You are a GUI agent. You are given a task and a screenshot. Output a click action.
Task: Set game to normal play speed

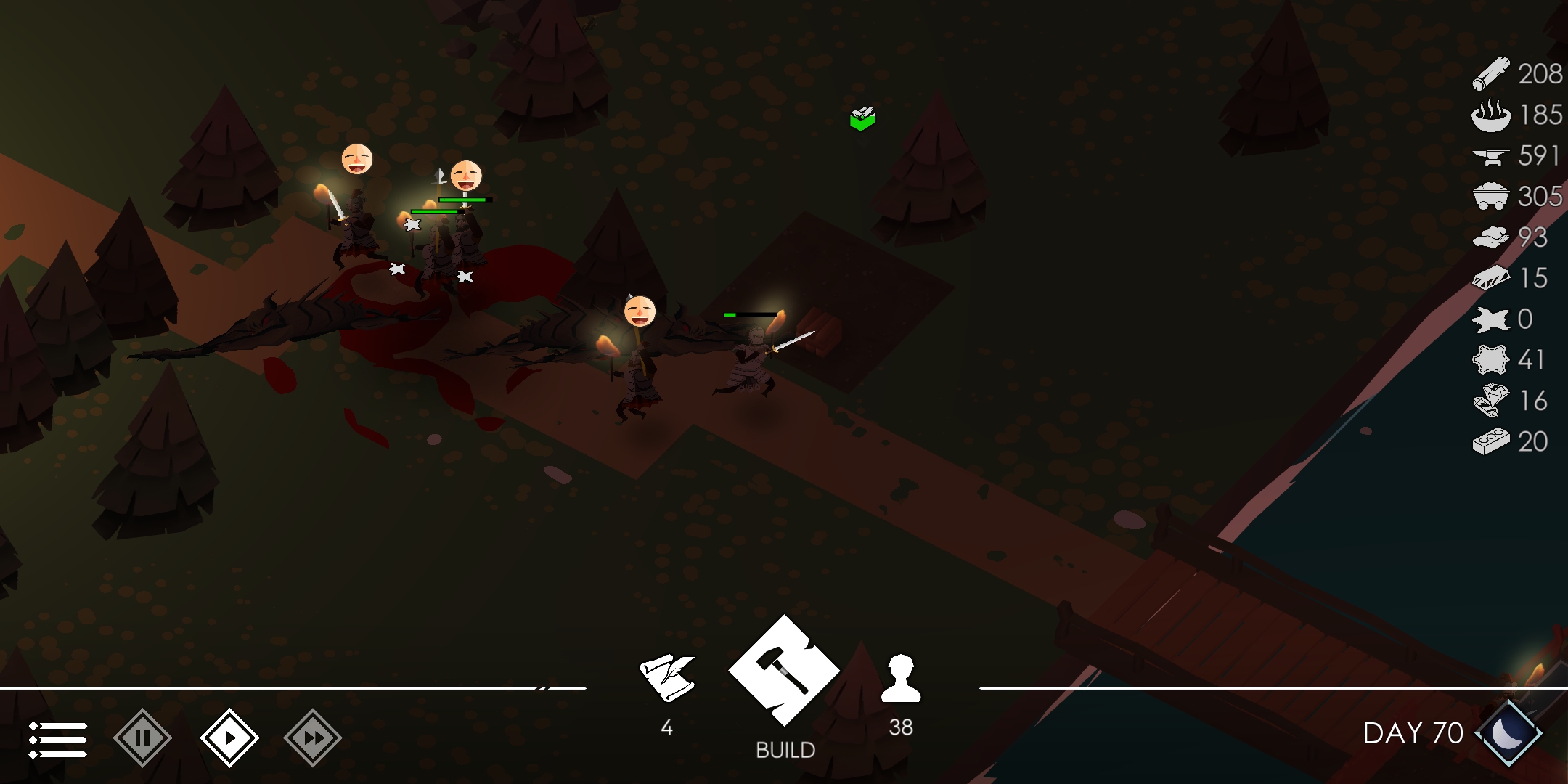click(229, 738)
